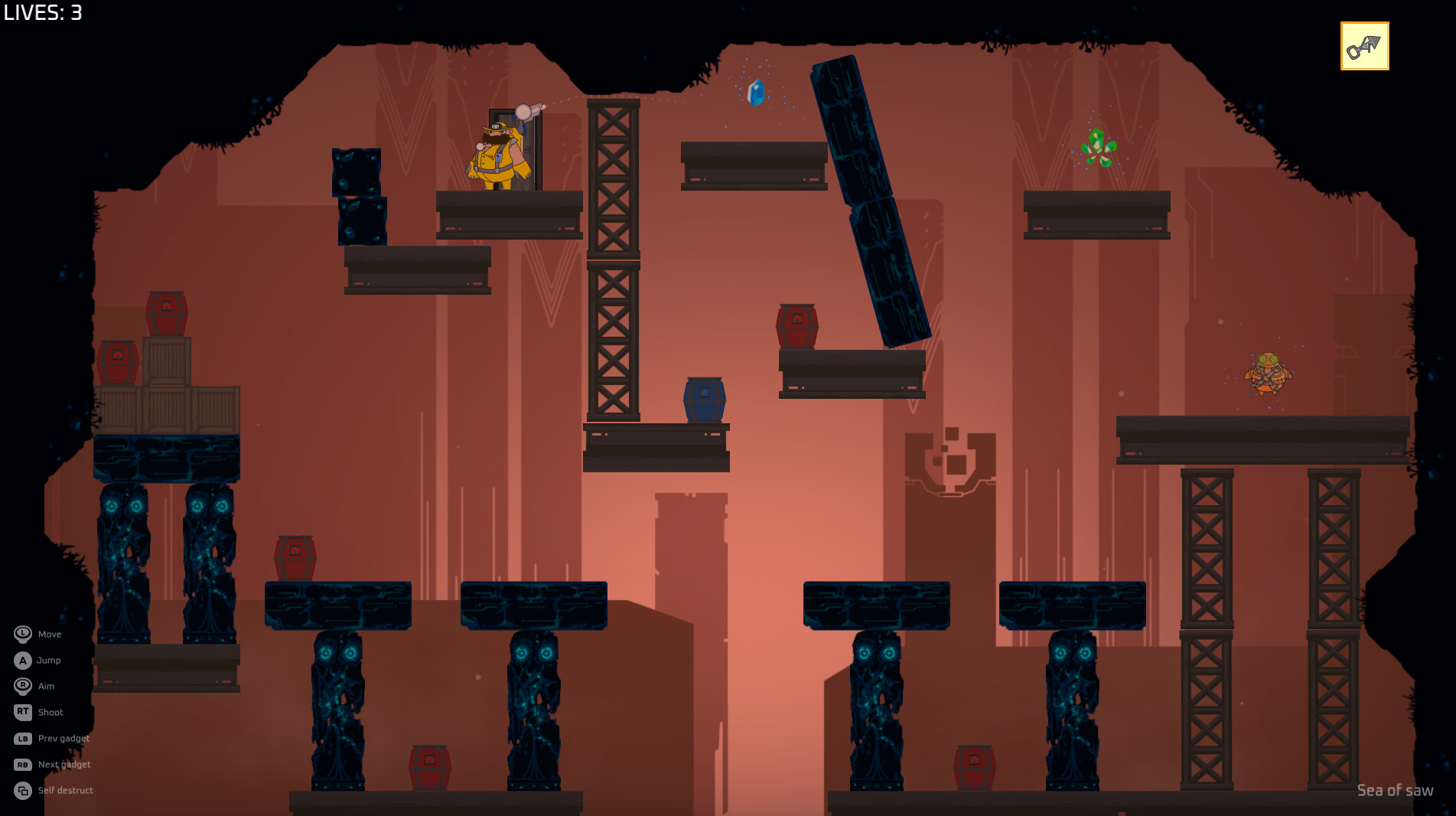1456x816 pixels.
Task: Toggle the Jump control hint
Action: (x=47, y=660)
